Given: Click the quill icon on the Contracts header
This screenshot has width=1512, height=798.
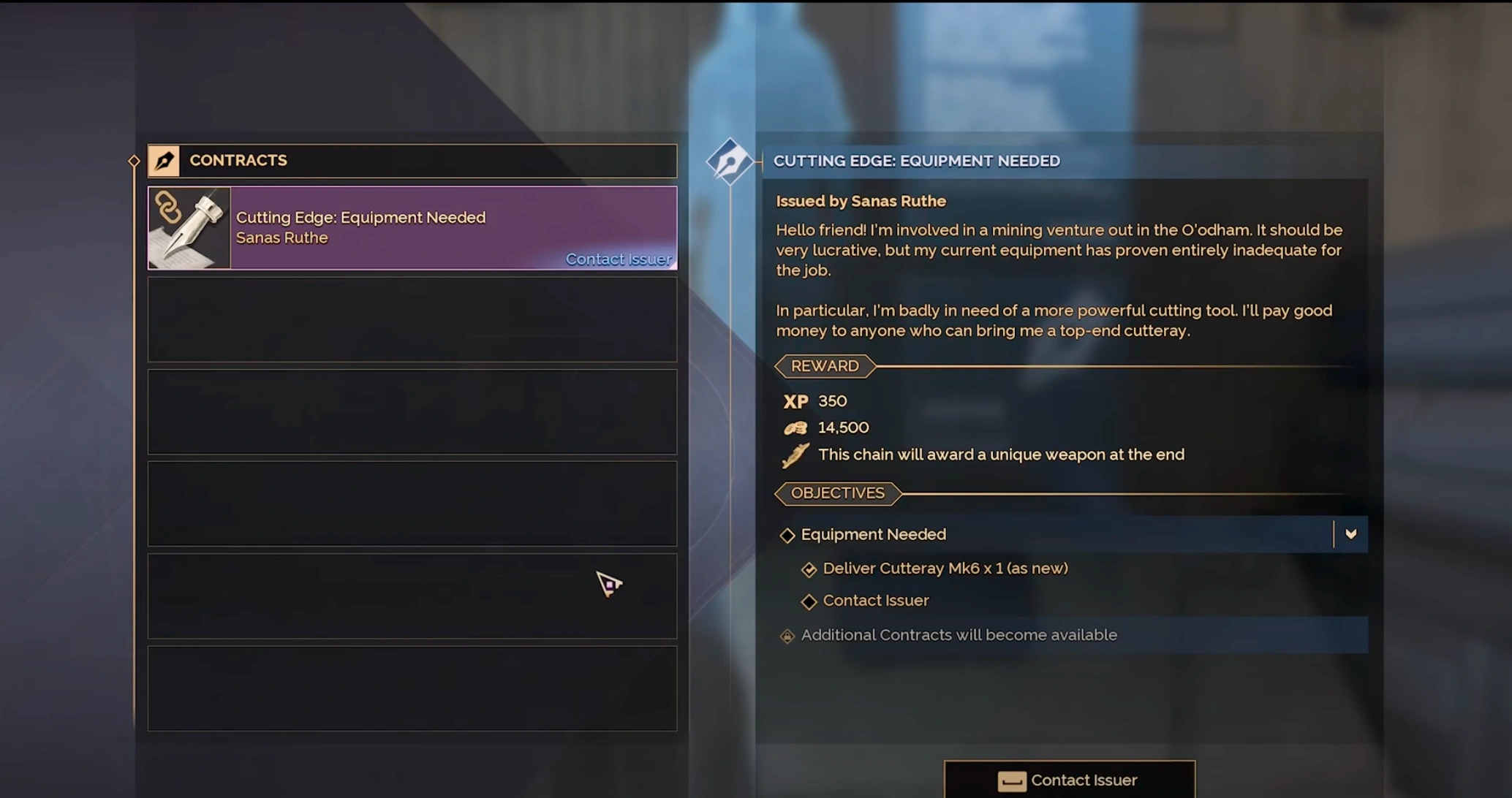Looking at the screenshot, I should [165, 160].
